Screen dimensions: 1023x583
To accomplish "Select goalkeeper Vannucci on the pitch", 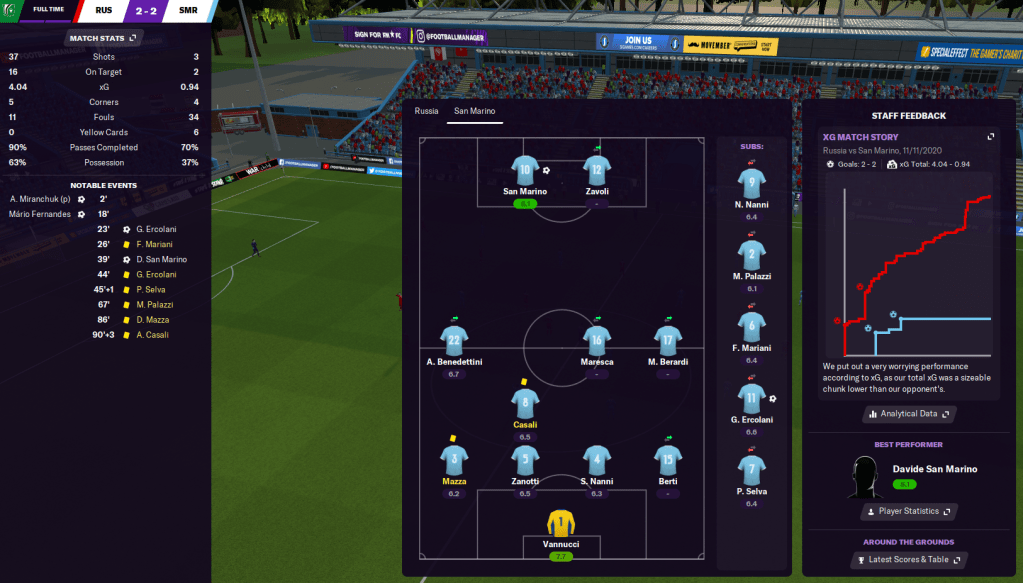I will click(561, 523).
